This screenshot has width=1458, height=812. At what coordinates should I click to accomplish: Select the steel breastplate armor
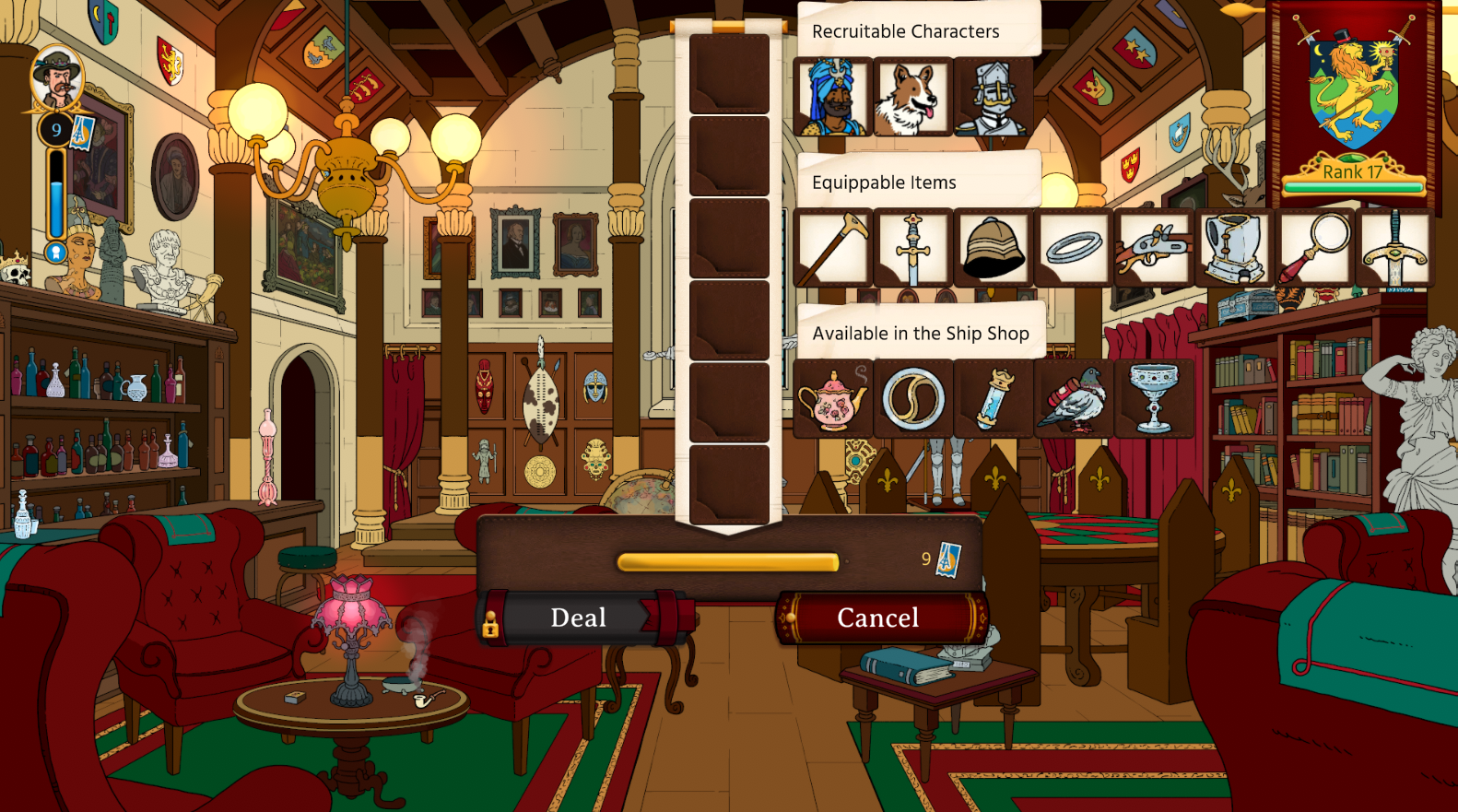pos(1233,248)
